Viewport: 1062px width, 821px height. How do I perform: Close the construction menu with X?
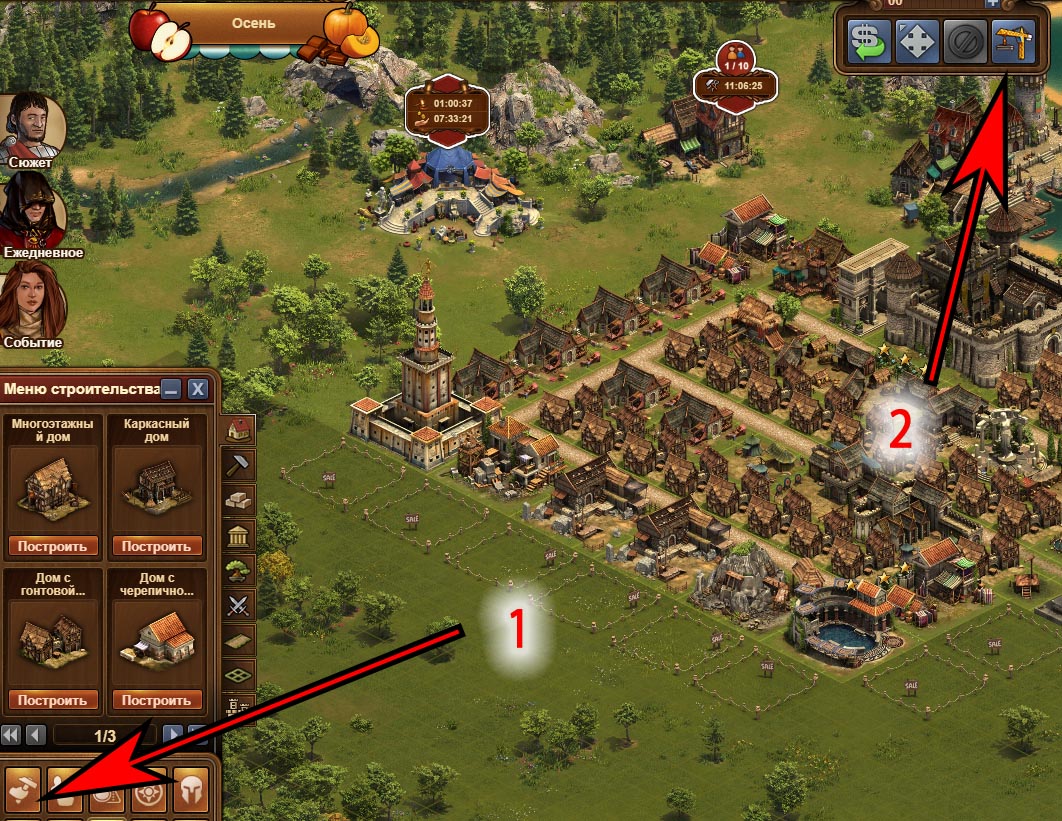[198, 389]
